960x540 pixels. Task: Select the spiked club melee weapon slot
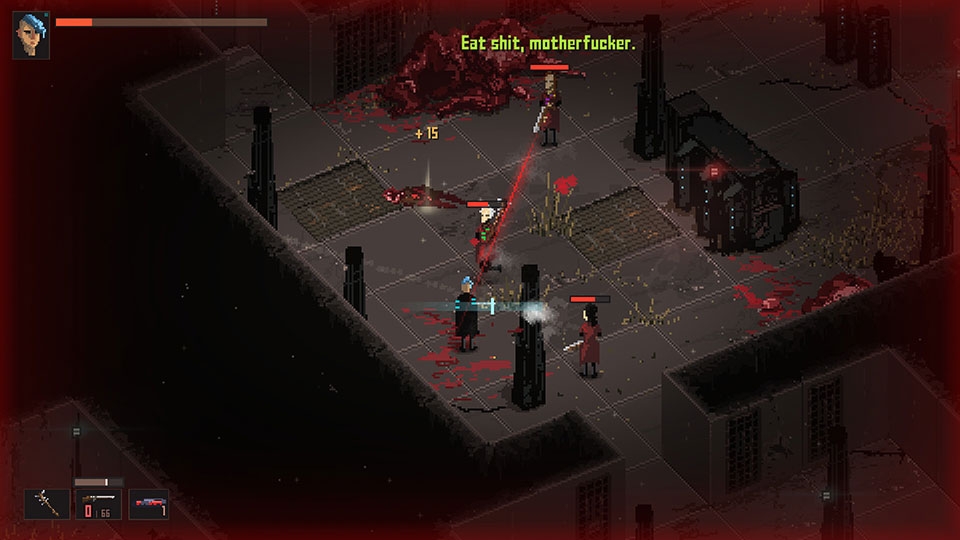[x=46, y=504]
